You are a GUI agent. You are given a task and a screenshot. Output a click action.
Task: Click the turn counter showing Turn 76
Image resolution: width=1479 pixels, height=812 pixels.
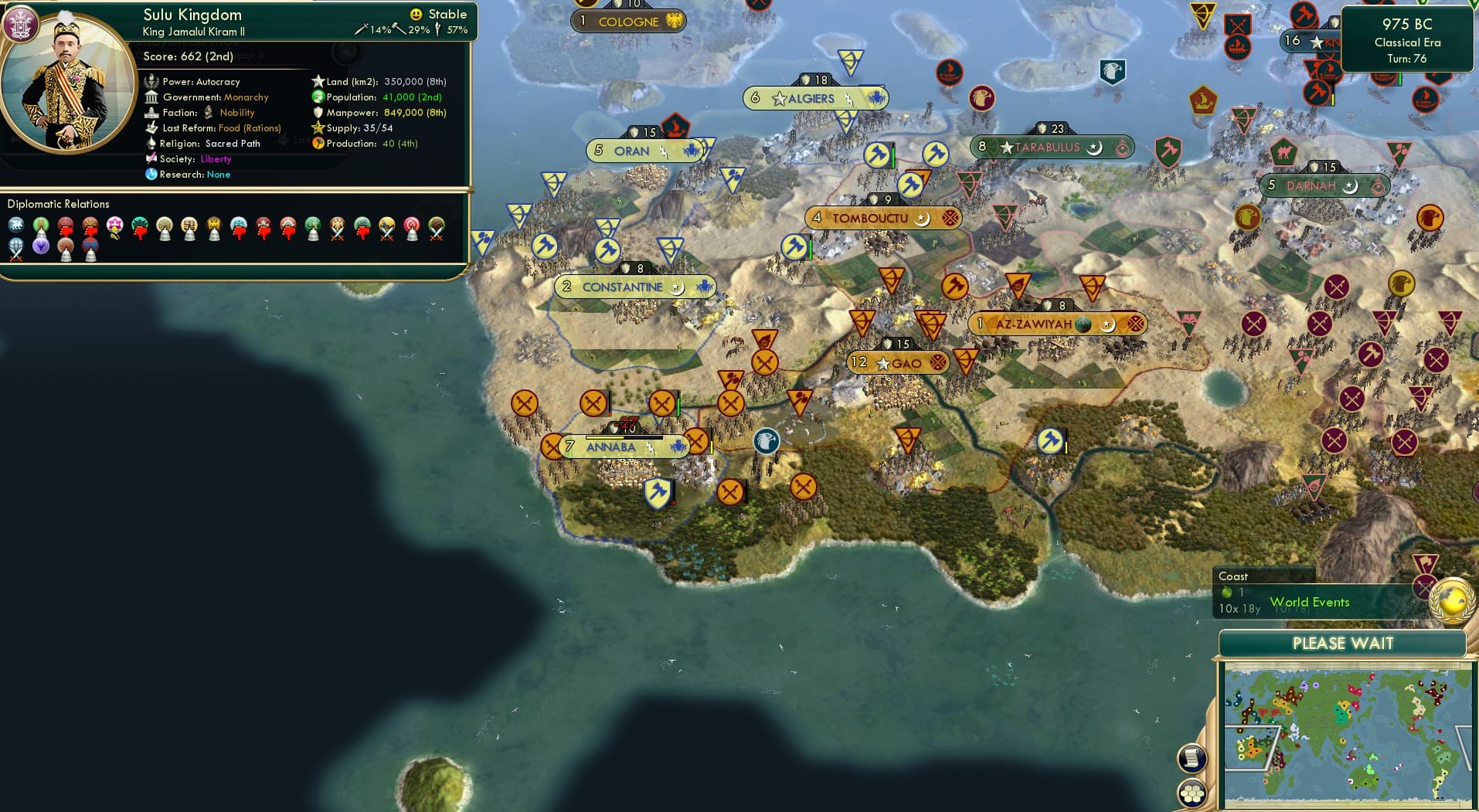[x=1408, y=58]
